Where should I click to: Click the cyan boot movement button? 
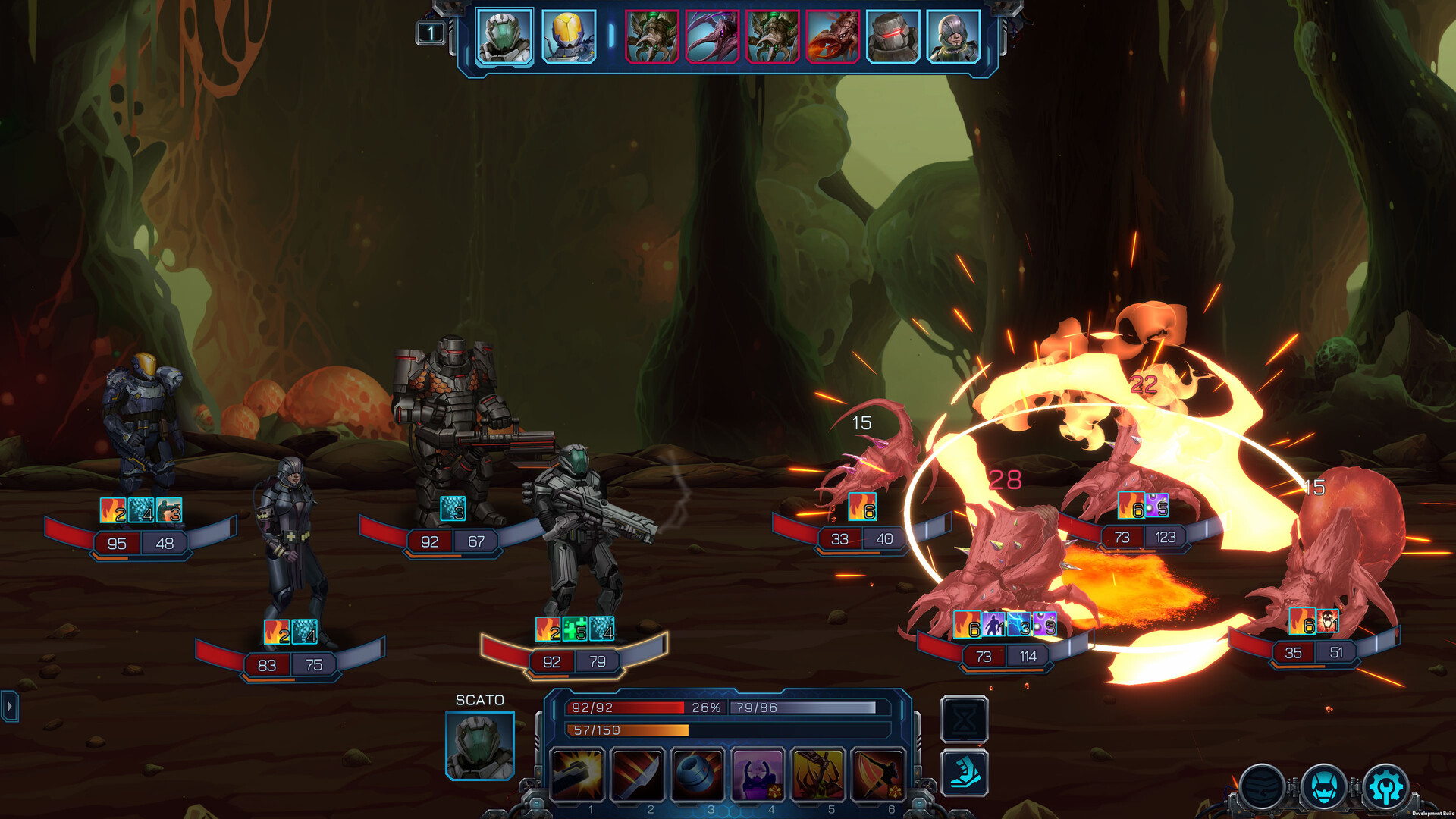[x=965, y=773]
